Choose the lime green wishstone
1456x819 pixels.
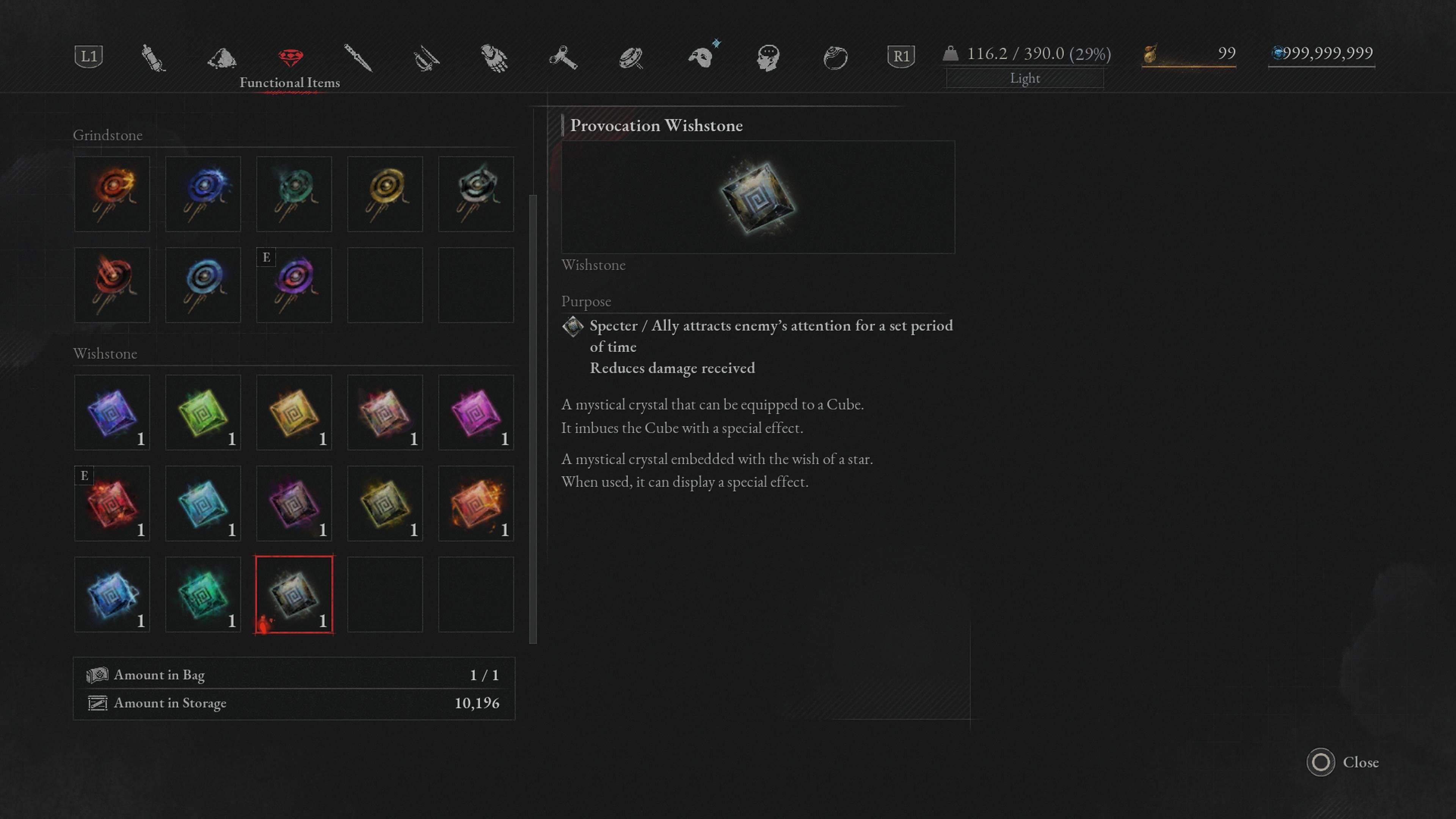coord(203,412)
